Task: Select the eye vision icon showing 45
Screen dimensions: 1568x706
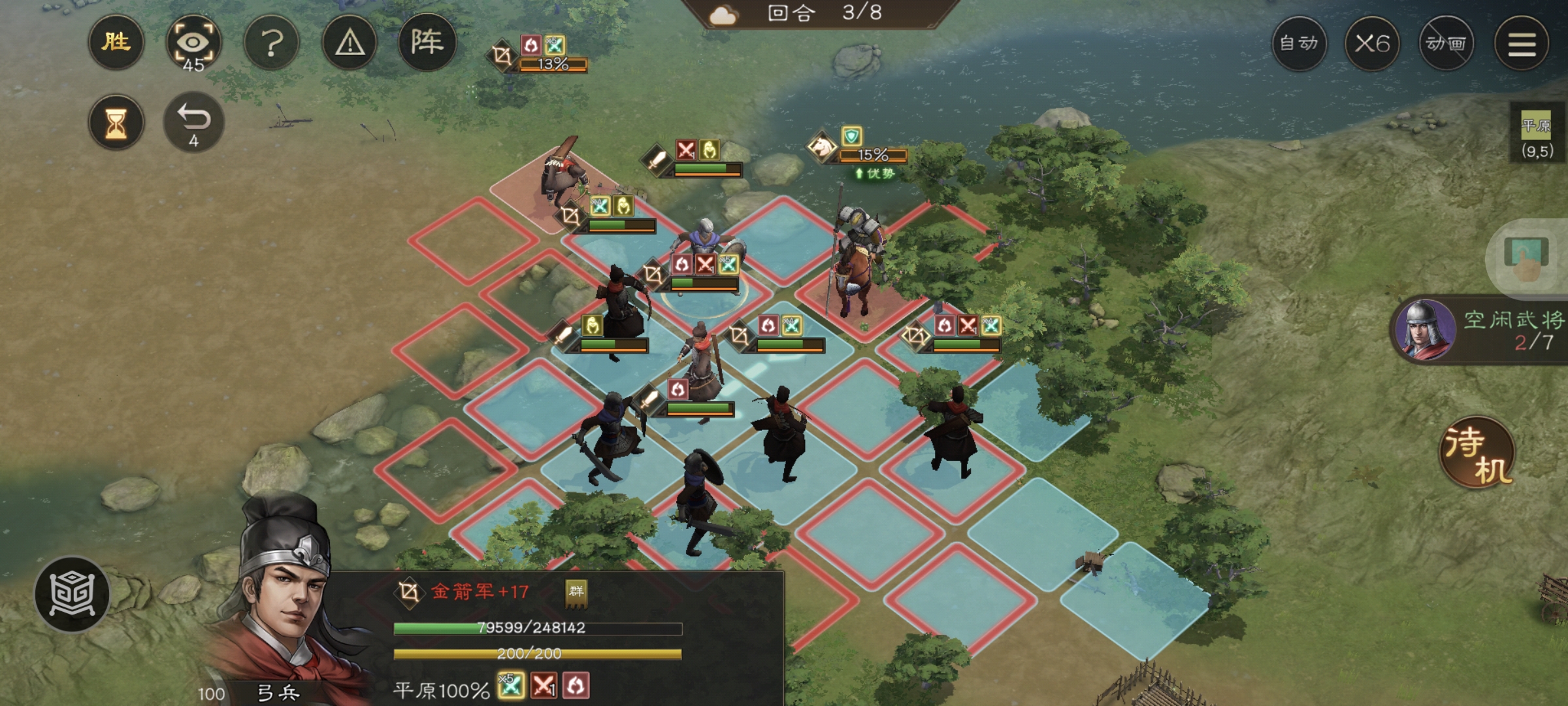Action: tap(194, 42)
